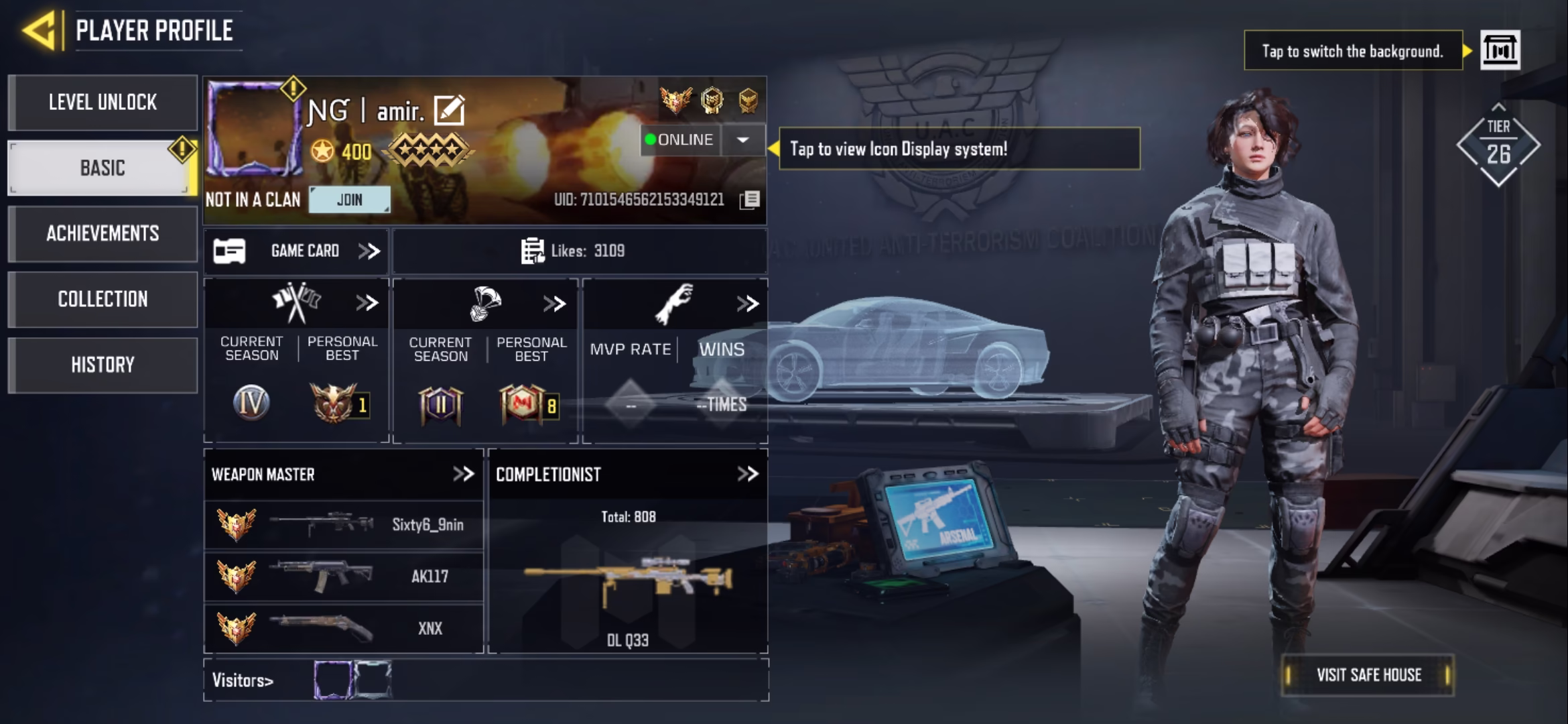Screen dimensions: 1568x724
Task: View the History tab
Action: (x=103, y=365)
